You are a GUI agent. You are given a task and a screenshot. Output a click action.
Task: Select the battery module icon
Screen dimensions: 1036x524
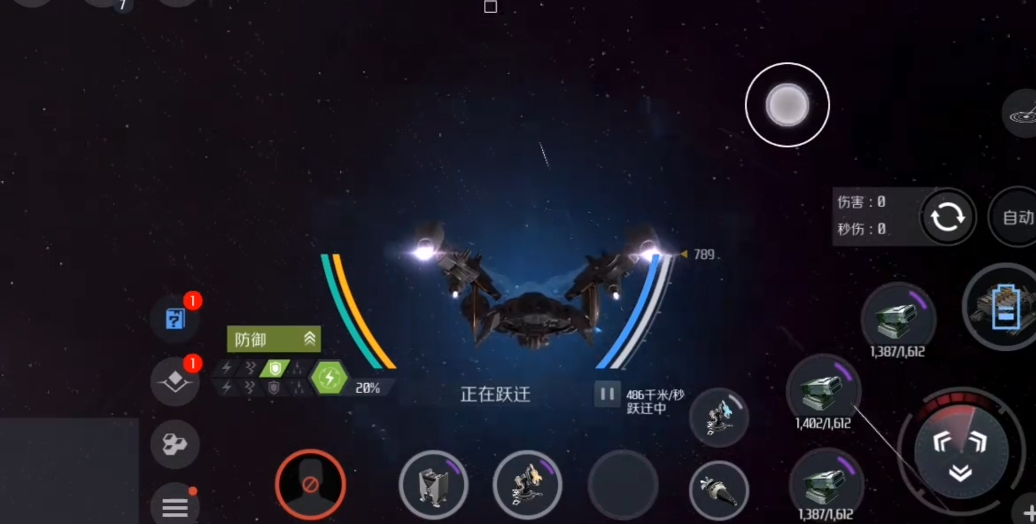point(1003,306)
